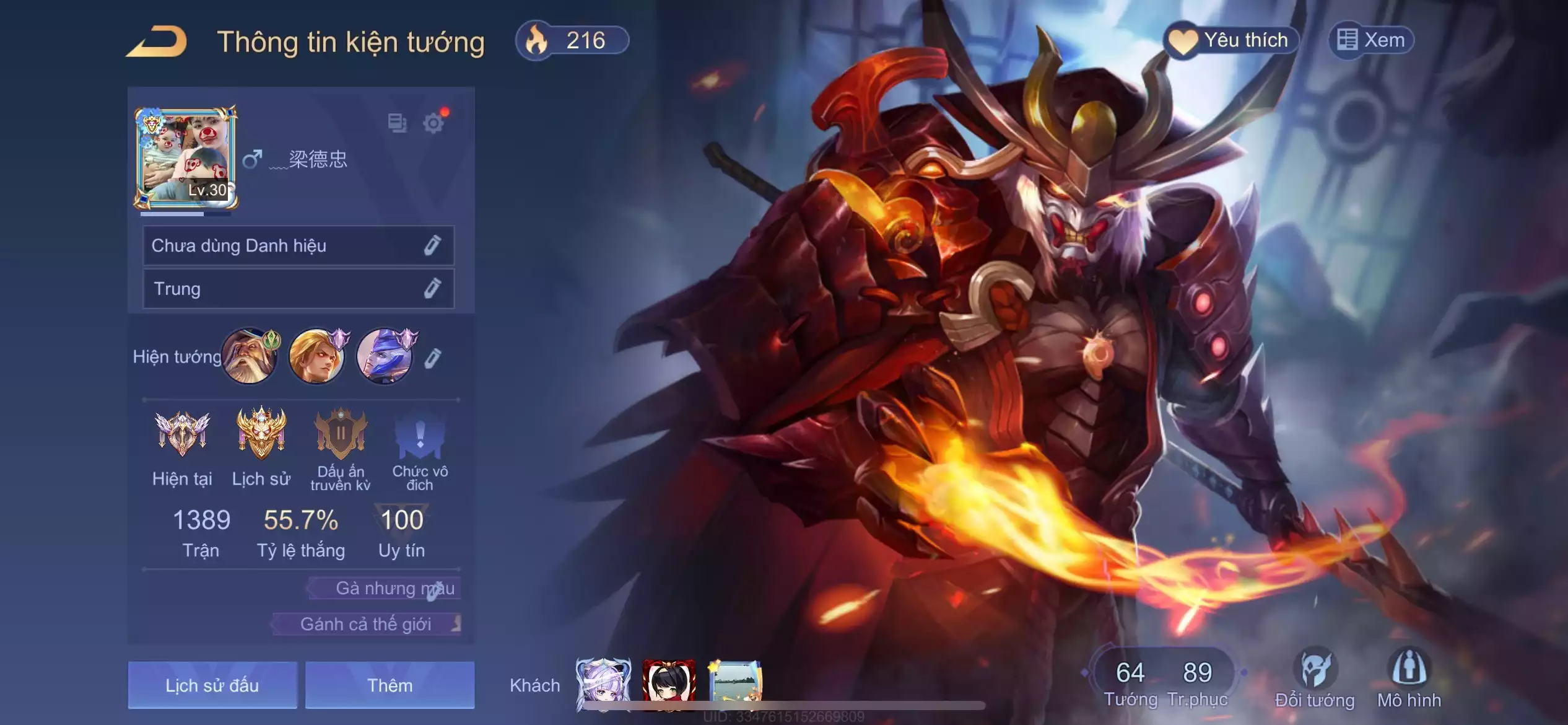Click the list icon beside the gear
The width and height of the screenshot is (1568, 725).
point(397,123)
